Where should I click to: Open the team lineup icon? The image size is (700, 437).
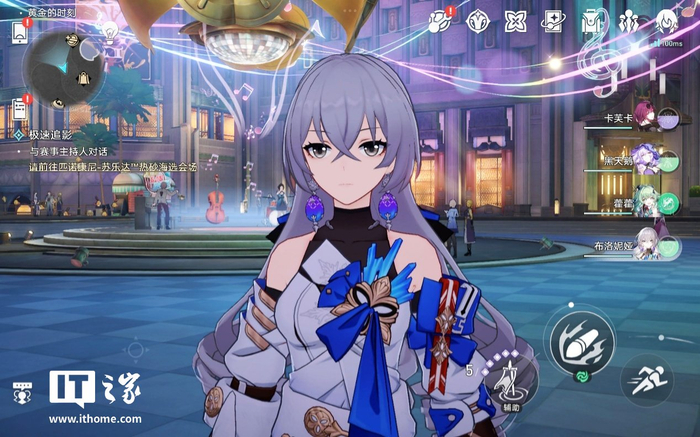[x=629, y=20]
